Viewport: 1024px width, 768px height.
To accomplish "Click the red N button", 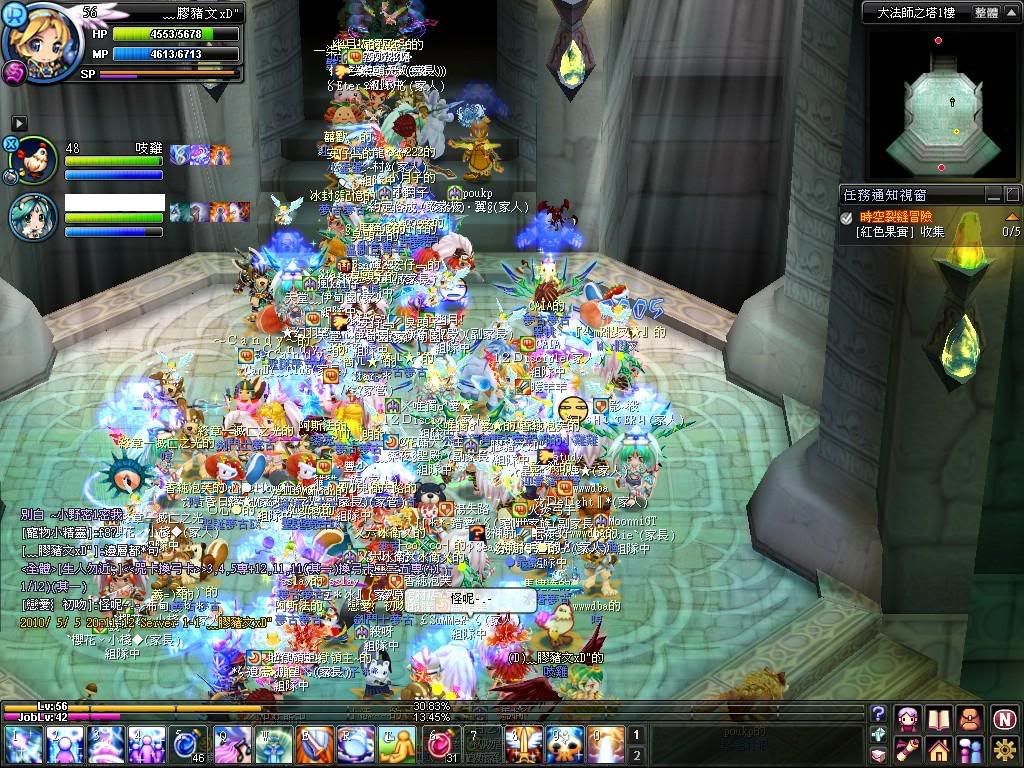I will (1004, 717).
